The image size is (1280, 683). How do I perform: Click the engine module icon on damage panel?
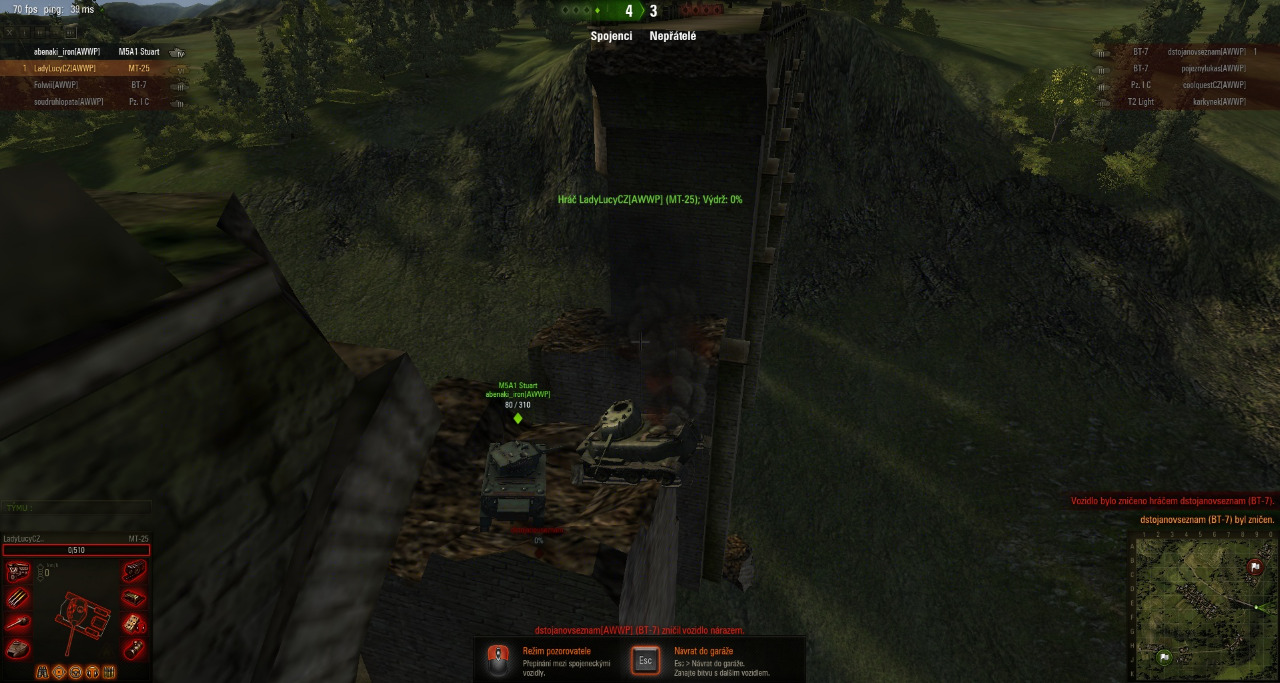[17, 572]
